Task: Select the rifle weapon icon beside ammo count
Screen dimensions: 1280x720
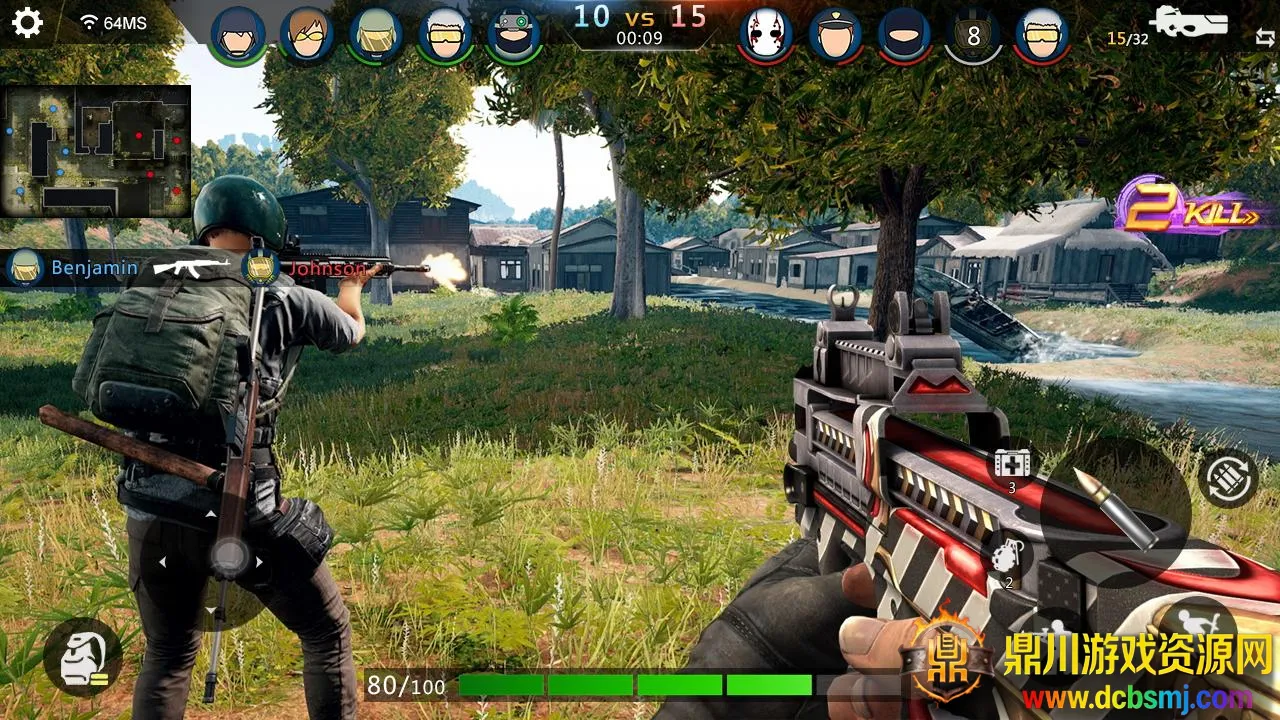Action: [x=1188, y=22]
